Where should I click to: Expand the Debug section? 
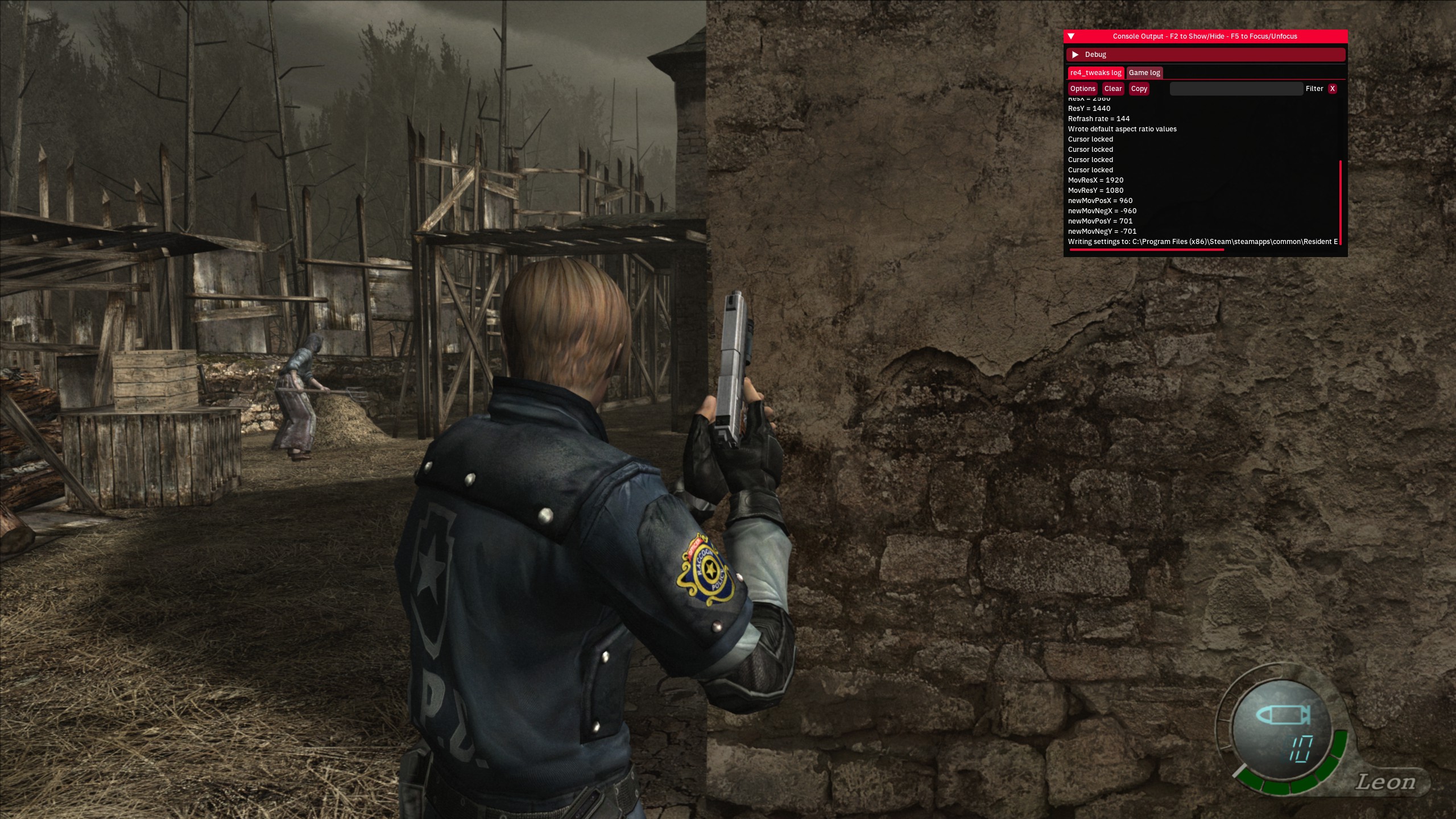click(x=1075, y=55)
